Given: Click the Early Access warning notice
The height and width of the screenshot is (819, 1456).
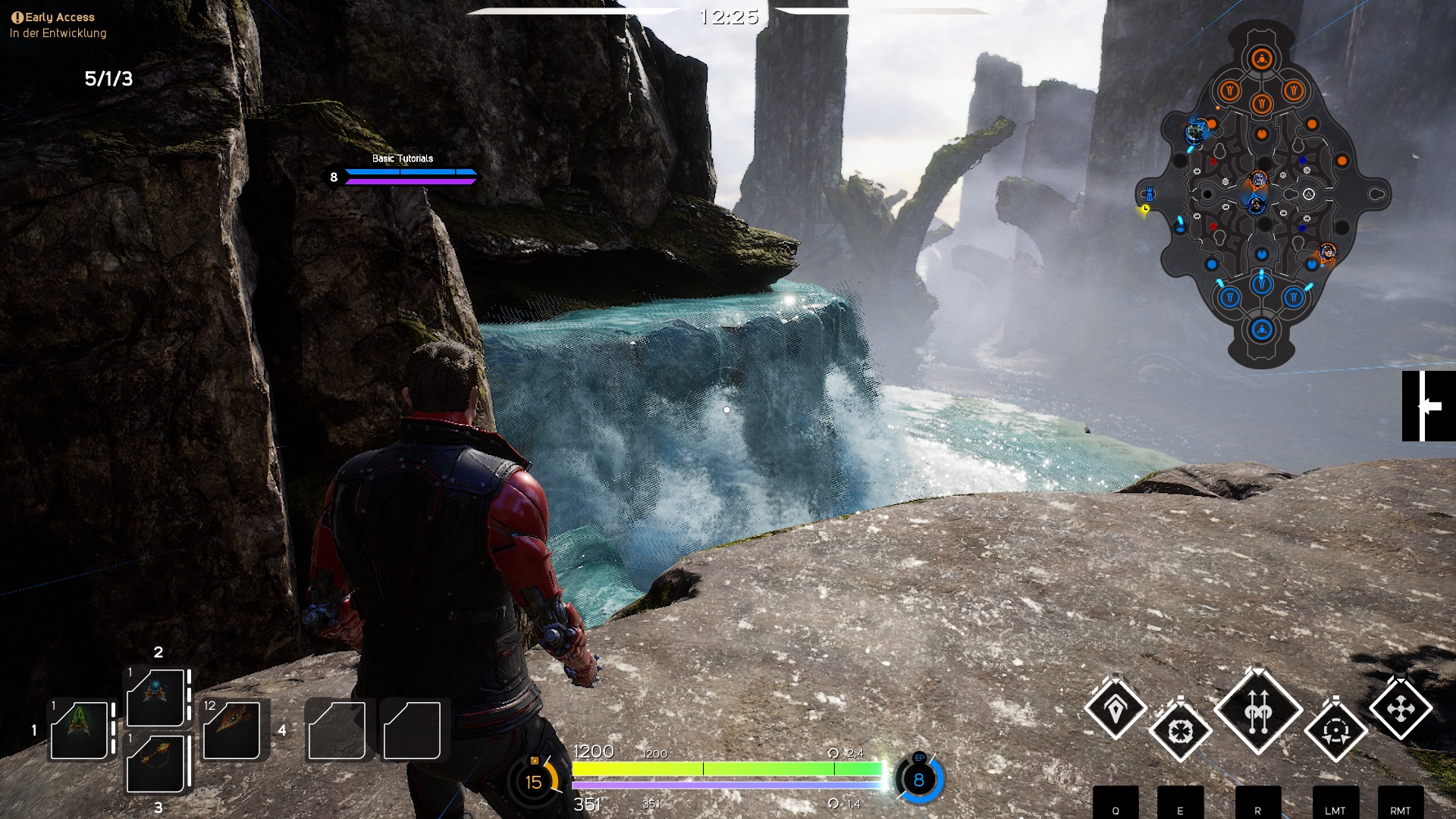Looking at the screenshot, I should [x=53, y=17].
